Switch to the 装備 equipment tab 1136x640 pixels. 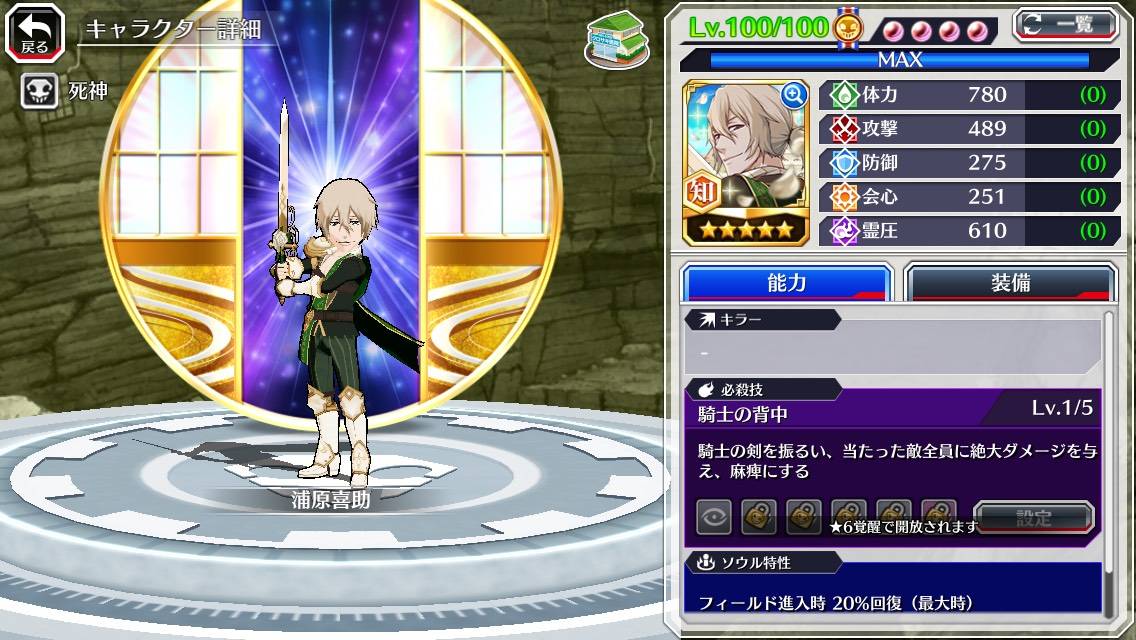[x=1009, y=283]
